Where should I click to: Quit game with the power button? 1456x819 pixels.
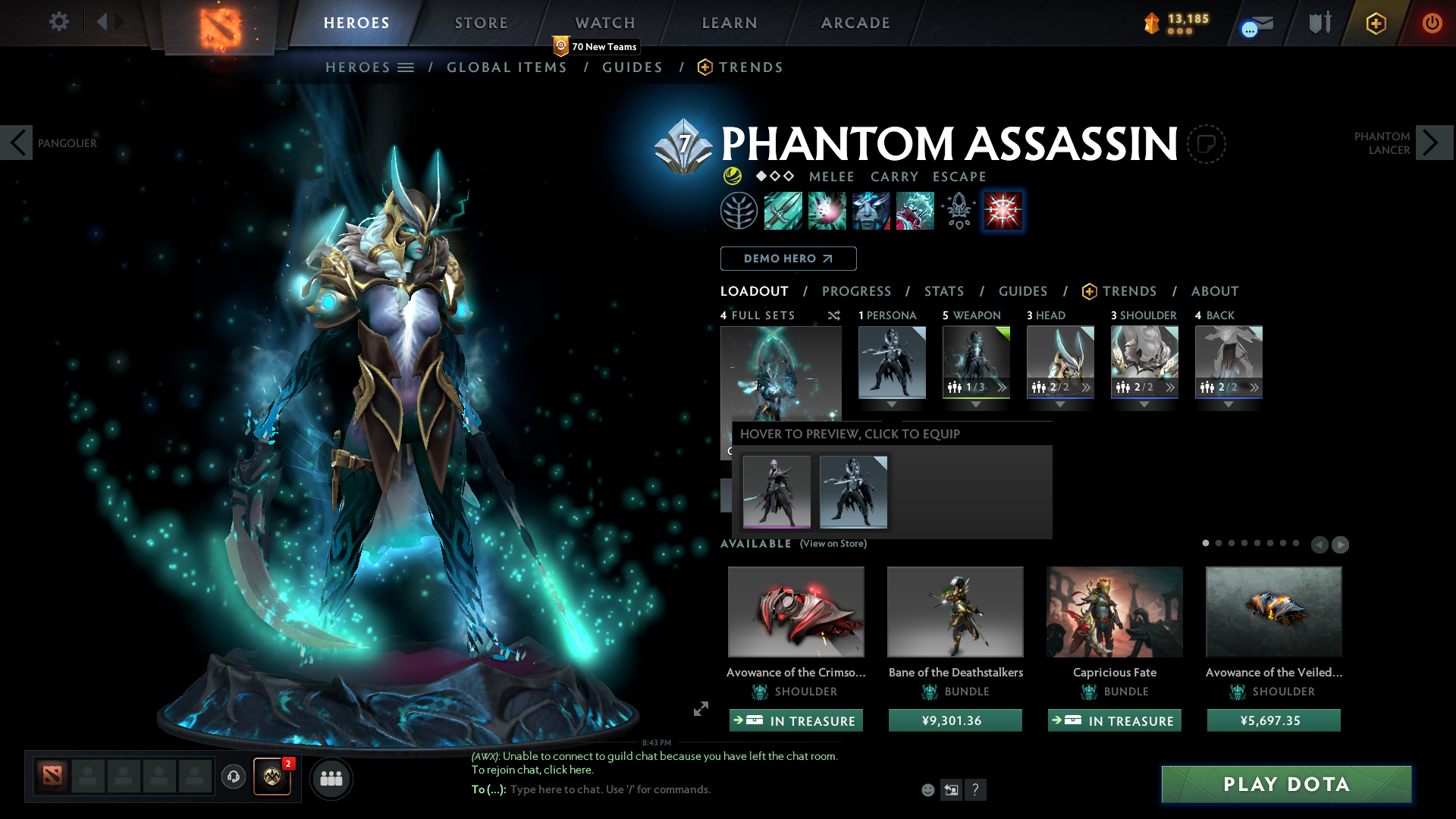point(1432,23)
